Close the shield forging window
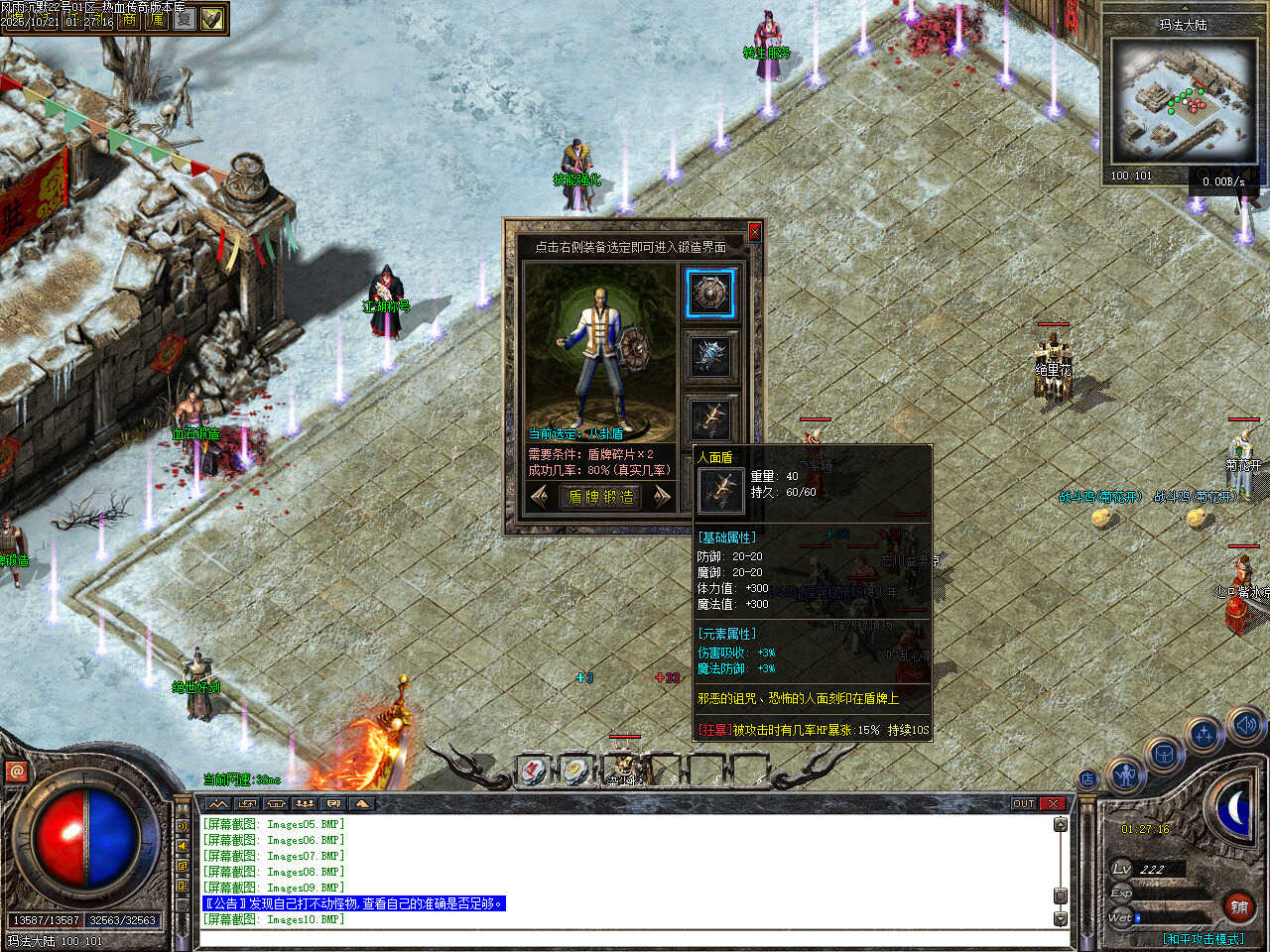This screenshot has height=952, width=1270. [x=754, y=232]
